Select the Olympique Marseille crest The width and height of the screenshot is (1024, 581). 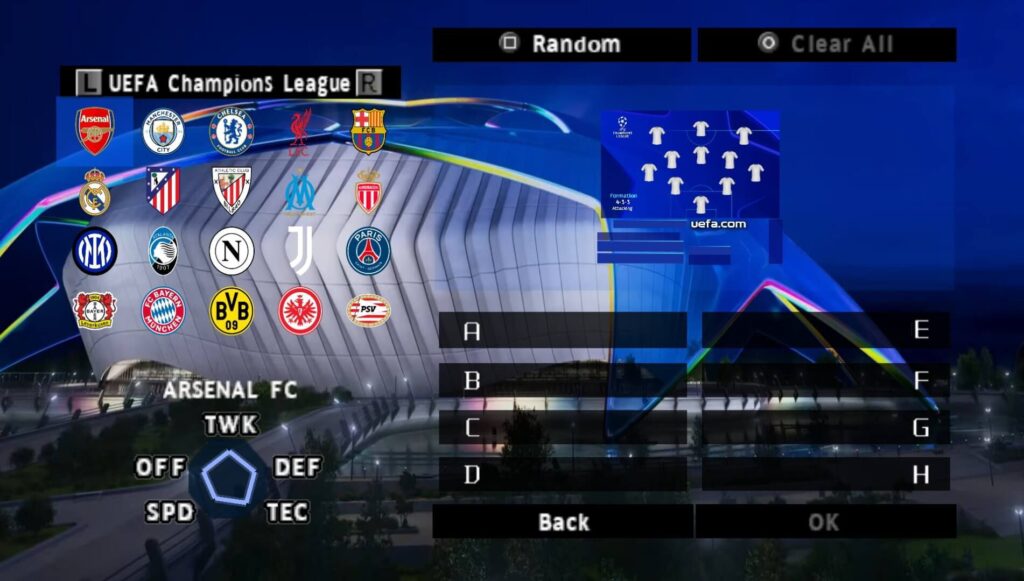pyautogui.click(x=300, y=191)
